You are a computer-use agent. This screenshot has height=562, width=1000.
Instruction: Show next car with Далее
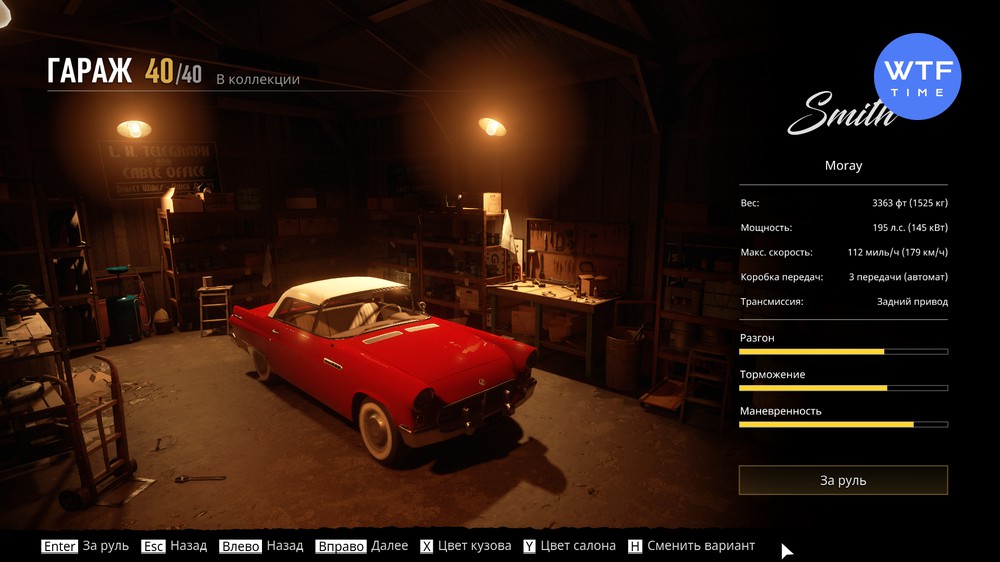coord(362,546)
